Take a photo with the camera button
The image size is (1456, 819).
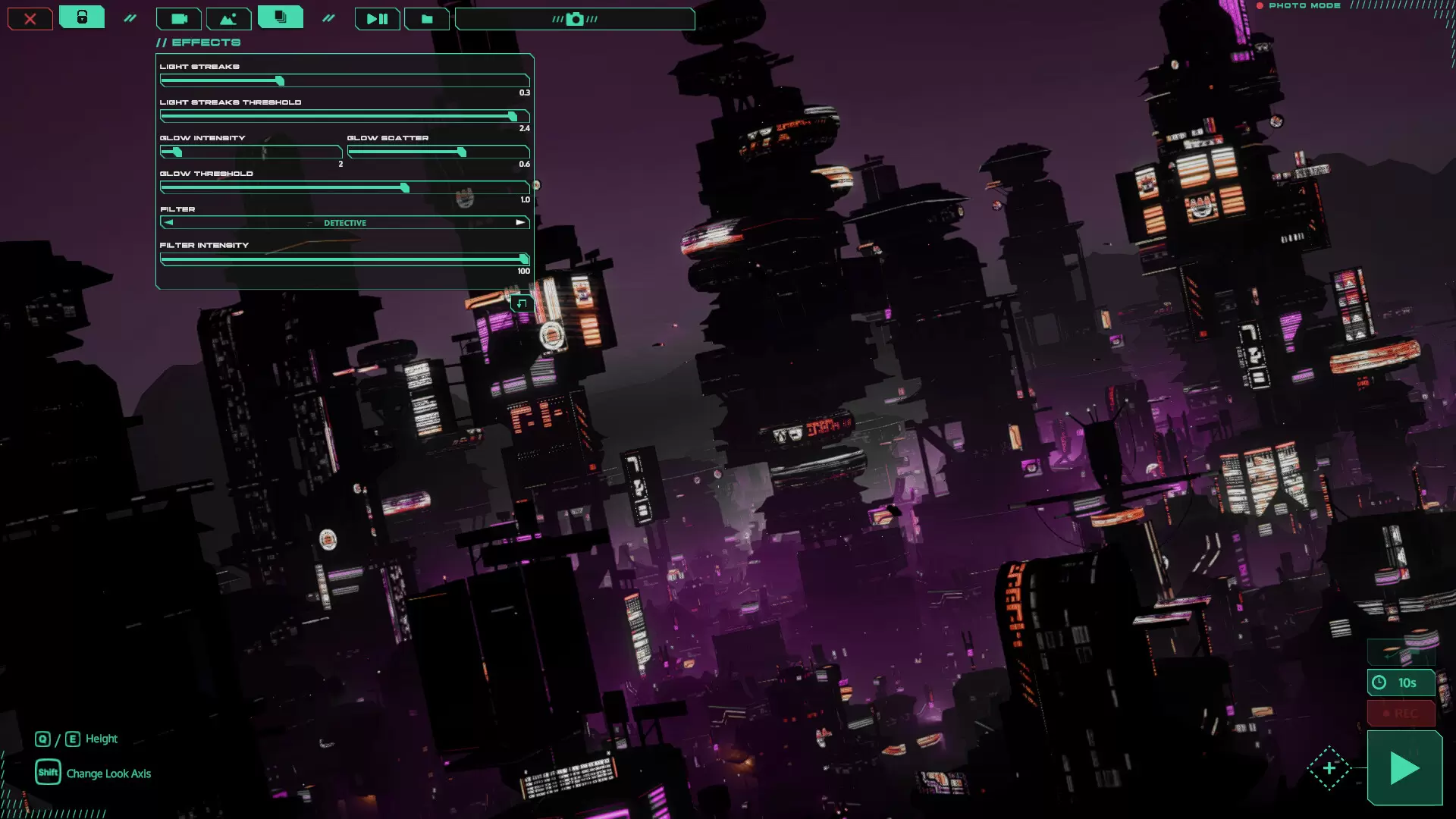point(575,19)
